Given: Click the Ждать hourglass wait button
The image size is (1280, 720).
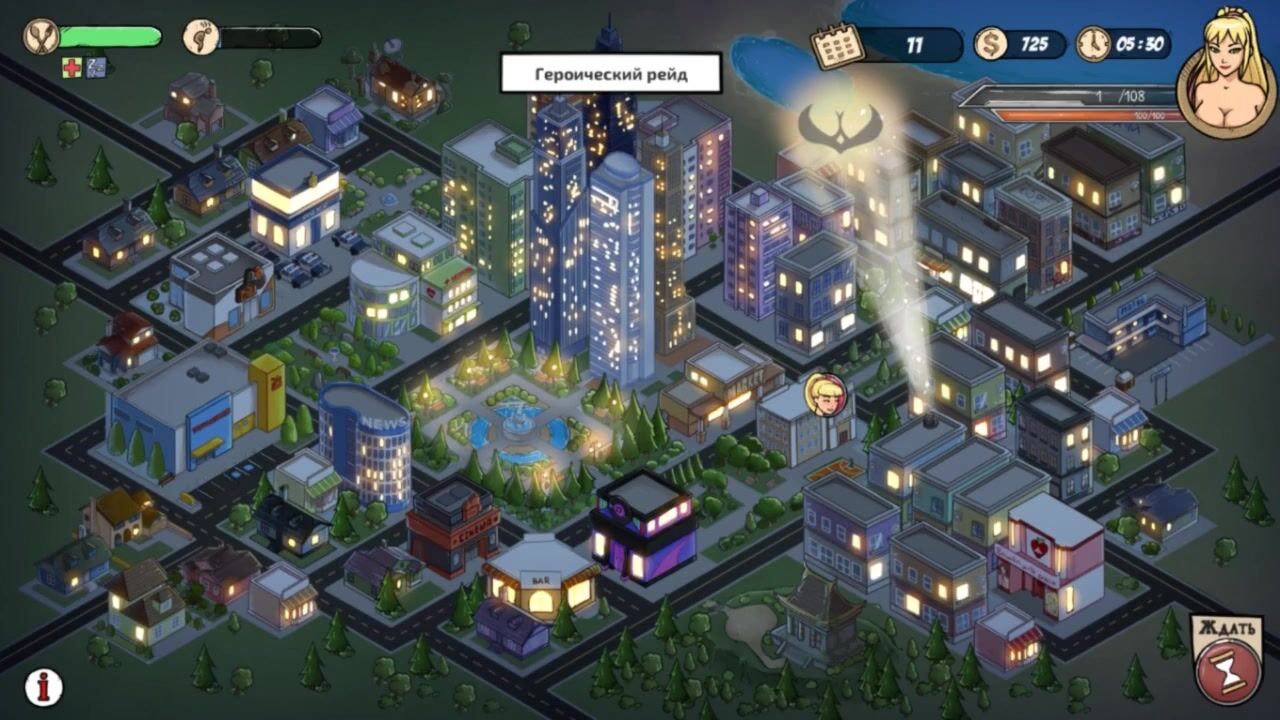Looking at the screenshot, I should pyautogui.click(x=1227, y=662).
